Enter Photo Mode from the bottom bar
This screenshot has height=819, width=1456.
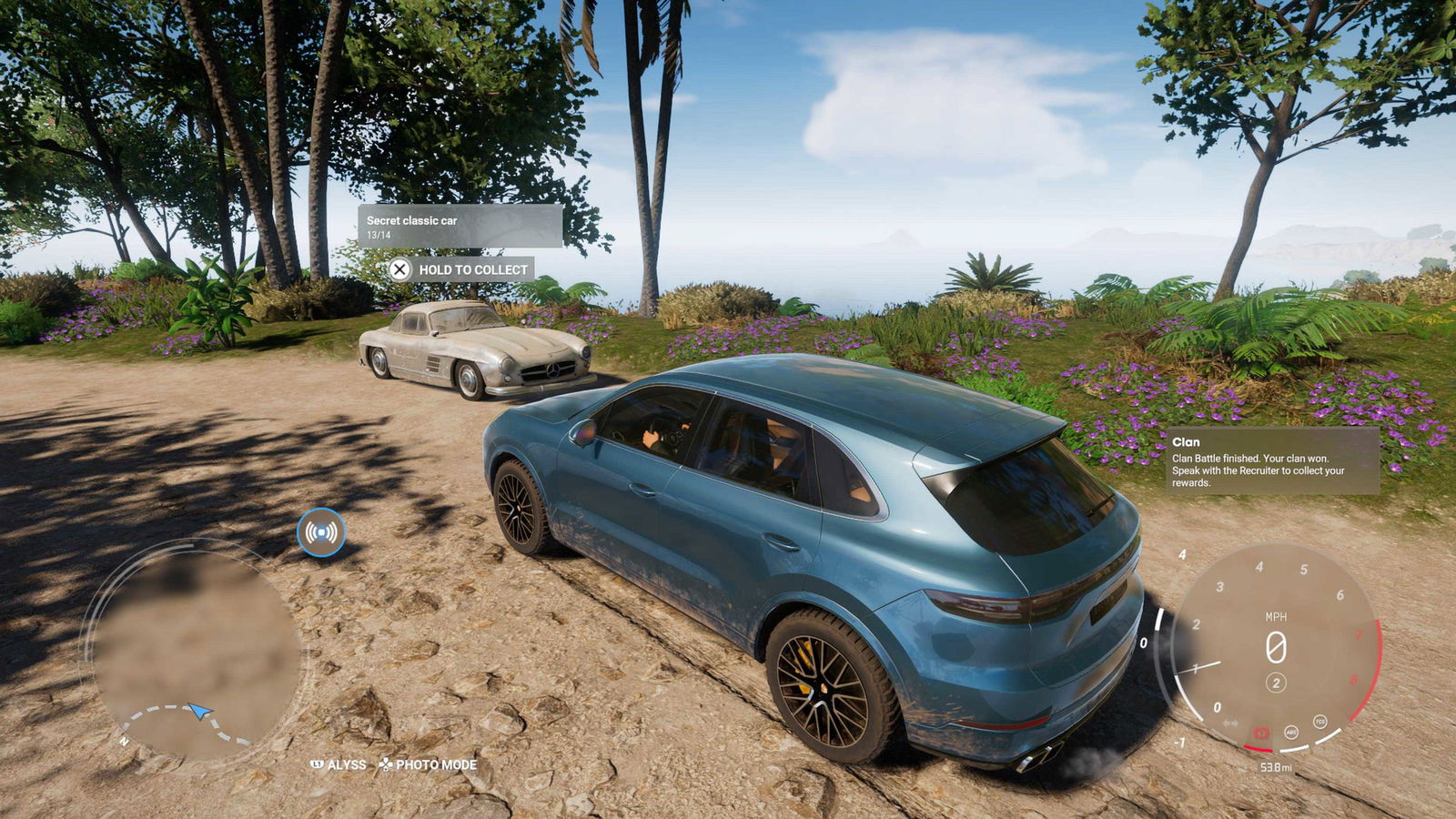pos(429,765)
